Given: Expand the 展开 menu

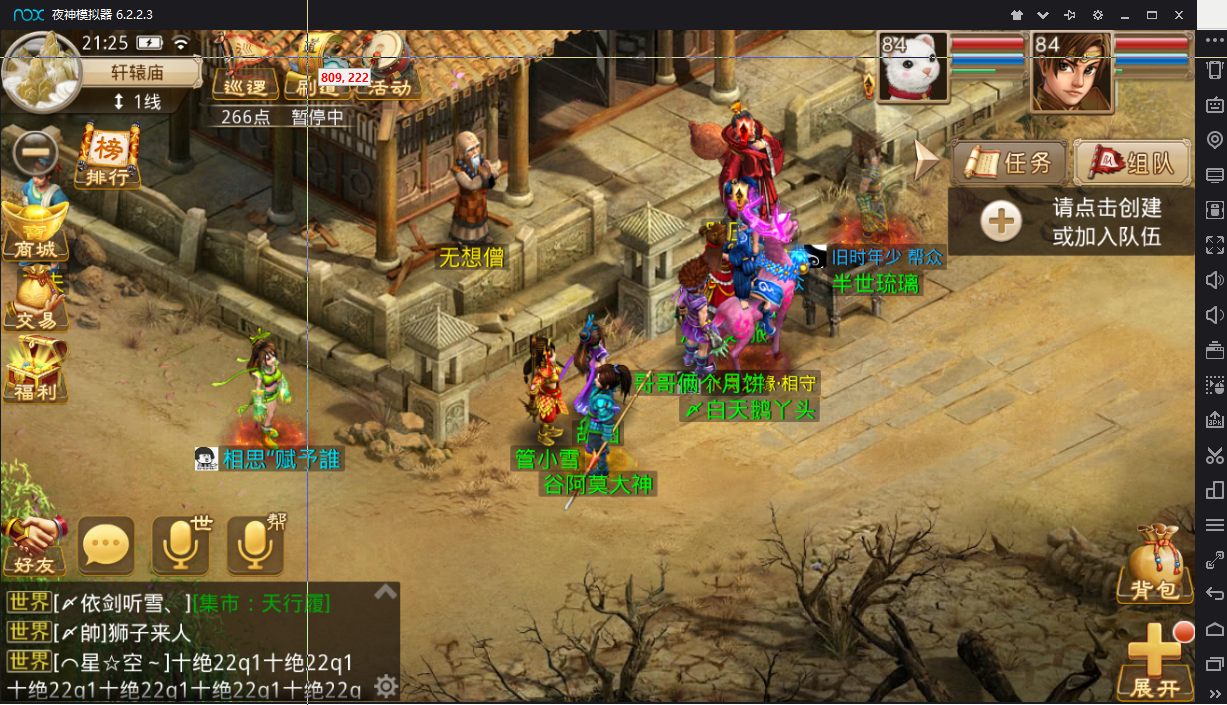Looking at the screenshot, I should click(1156, 662).
